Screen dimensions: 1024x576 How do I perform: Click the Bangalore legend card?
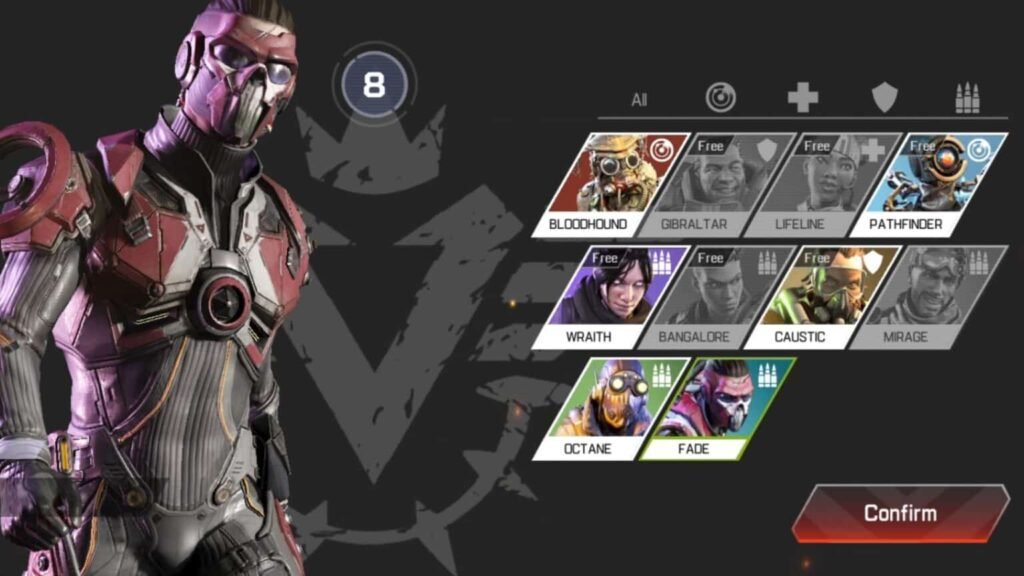click(716, 297)
